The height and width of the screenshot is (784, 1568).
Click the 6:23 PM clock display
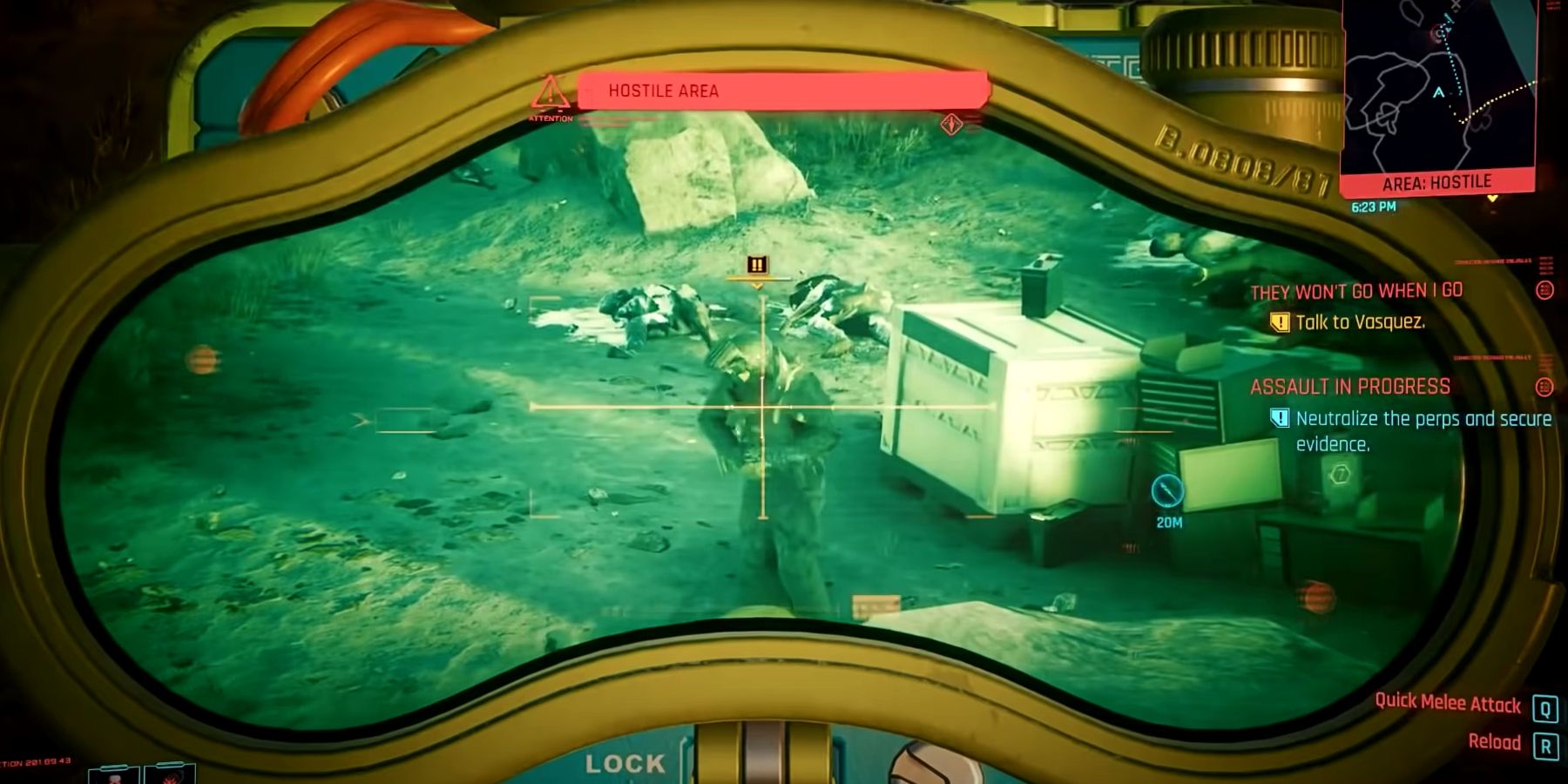point(1374,207)
